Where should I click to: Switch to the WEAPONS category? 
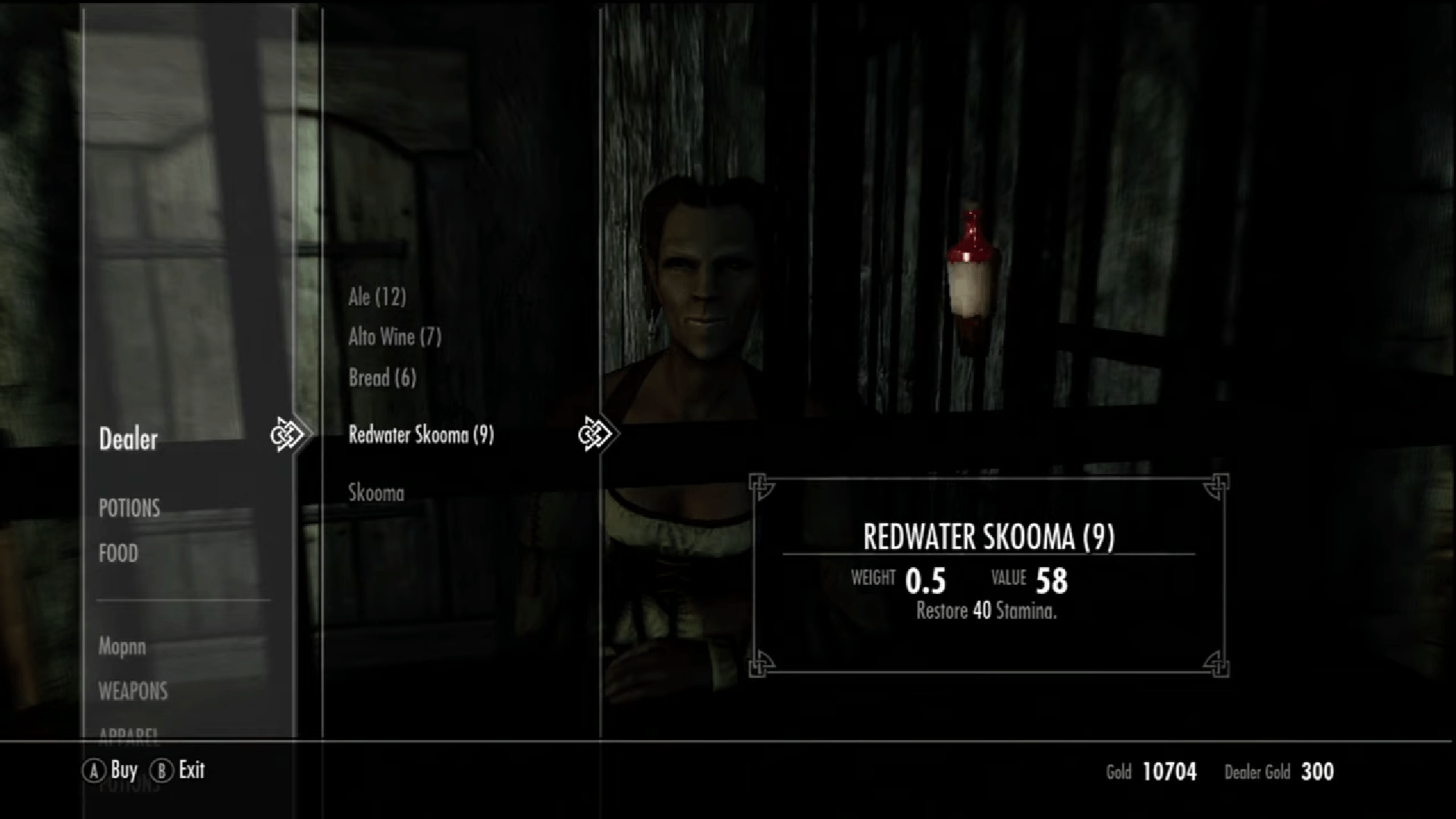(x=133, y=692)
